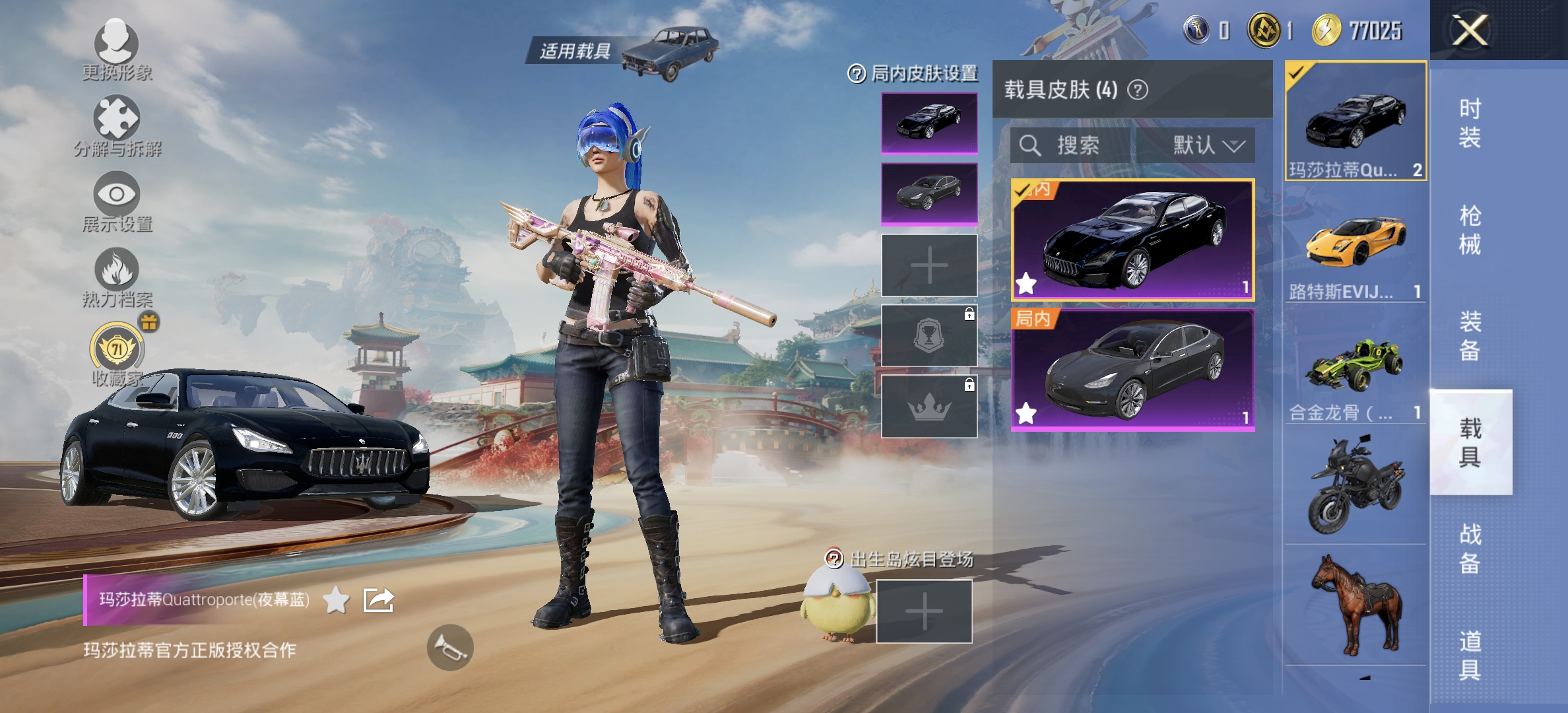The image size is (1568, 713).
Task: Select the black motorcycle vehicle
Action: tap(1356, 485)
